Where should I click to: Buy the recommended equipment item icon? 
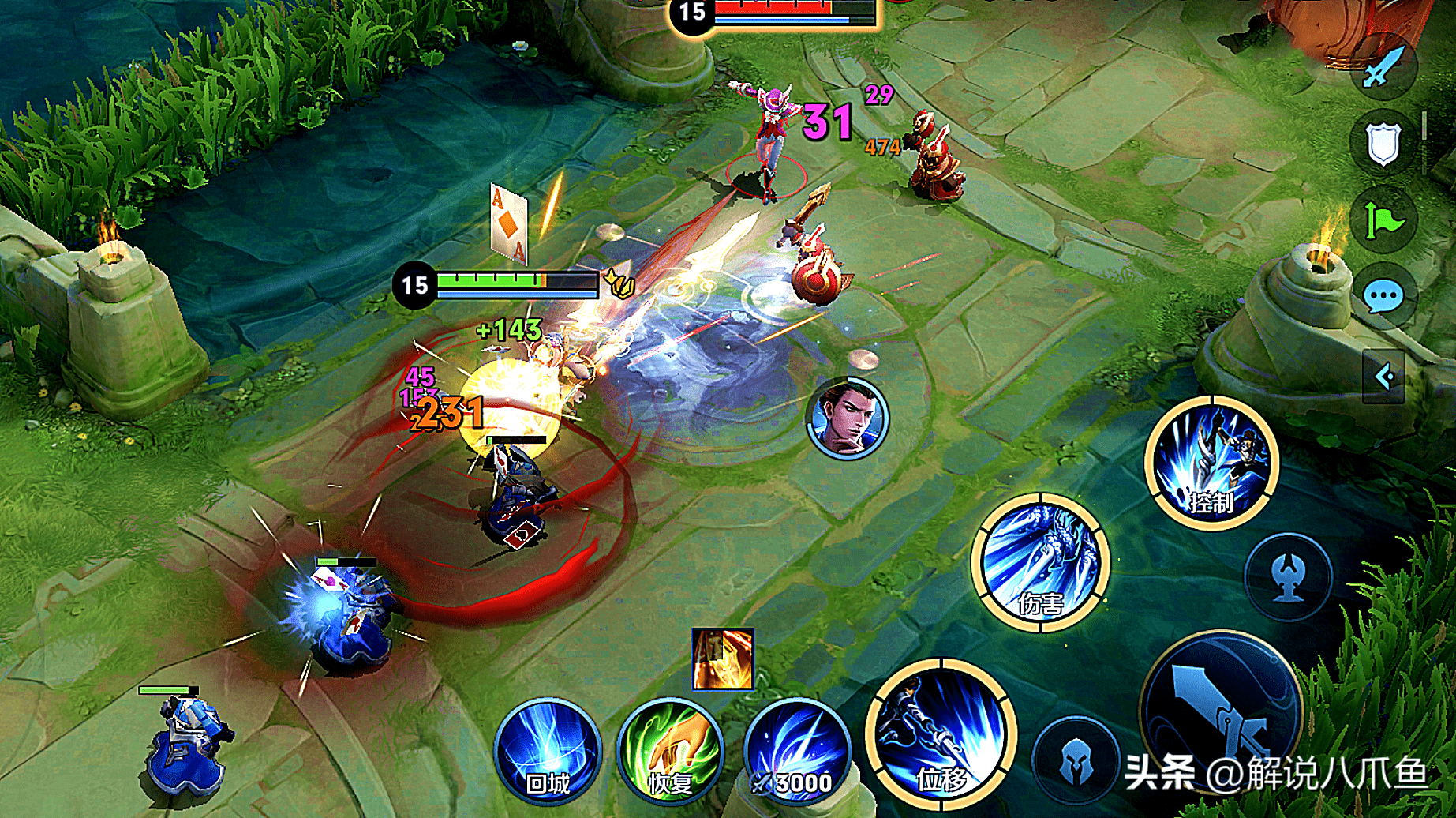click(722, 659)
